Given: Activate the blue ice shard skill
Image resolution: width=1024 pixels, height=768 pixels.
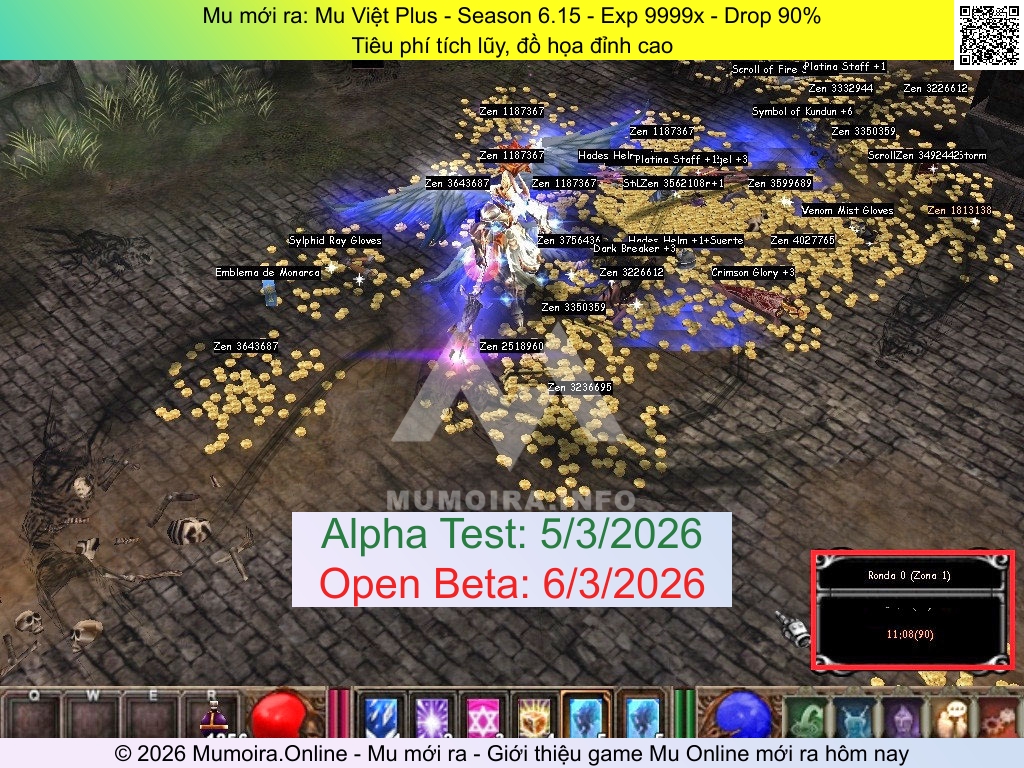Looking at the screenshot, I should click(381, 717).
